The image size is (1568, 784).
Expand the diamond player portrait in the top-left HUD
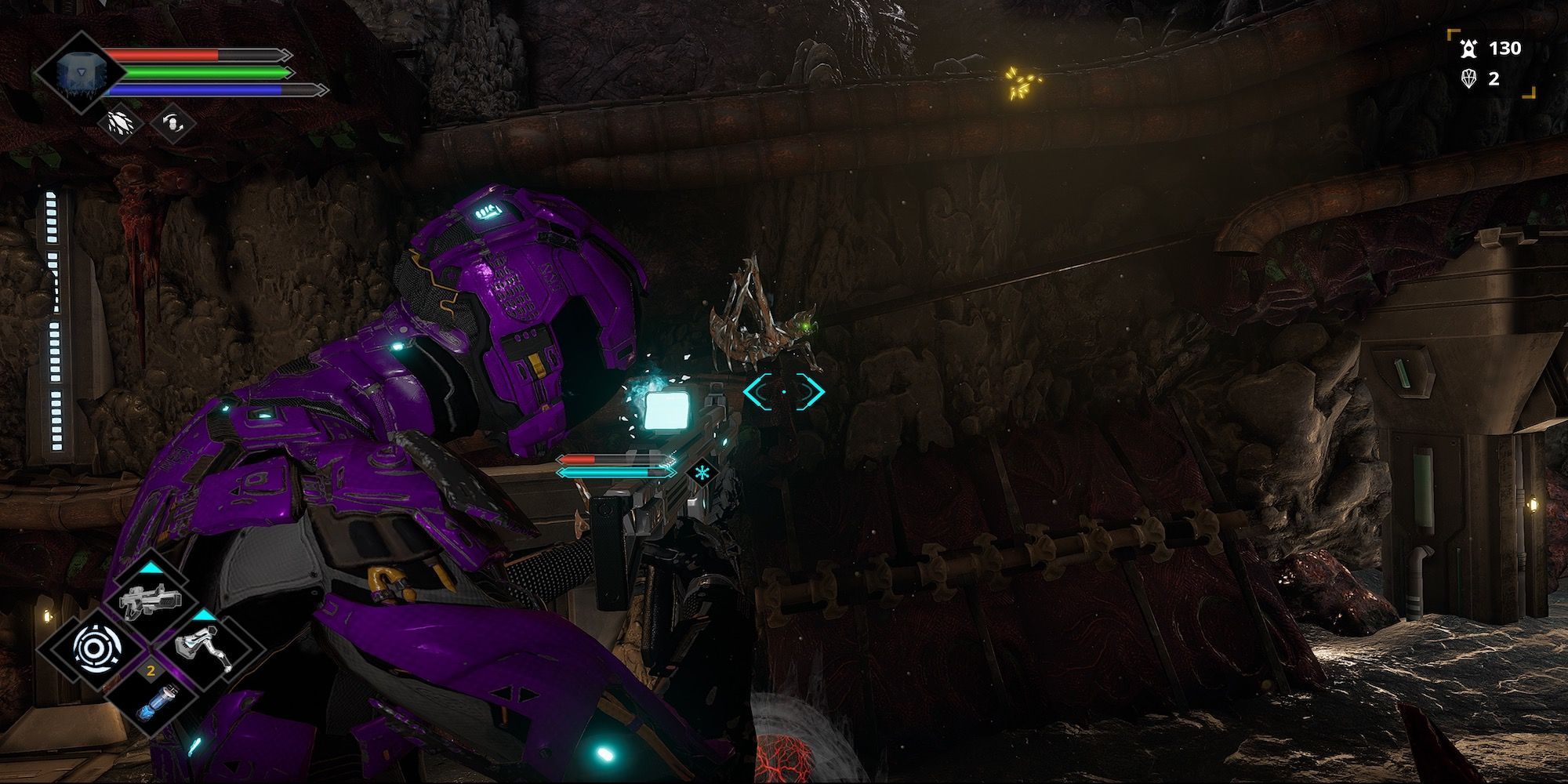tap(81, 72)
